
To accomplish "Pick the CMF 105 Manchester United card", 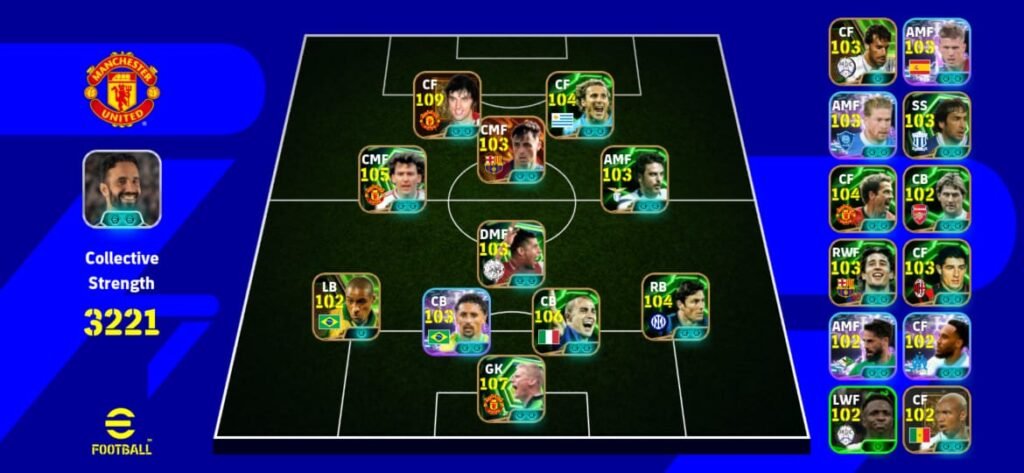I will pos(393,179).
